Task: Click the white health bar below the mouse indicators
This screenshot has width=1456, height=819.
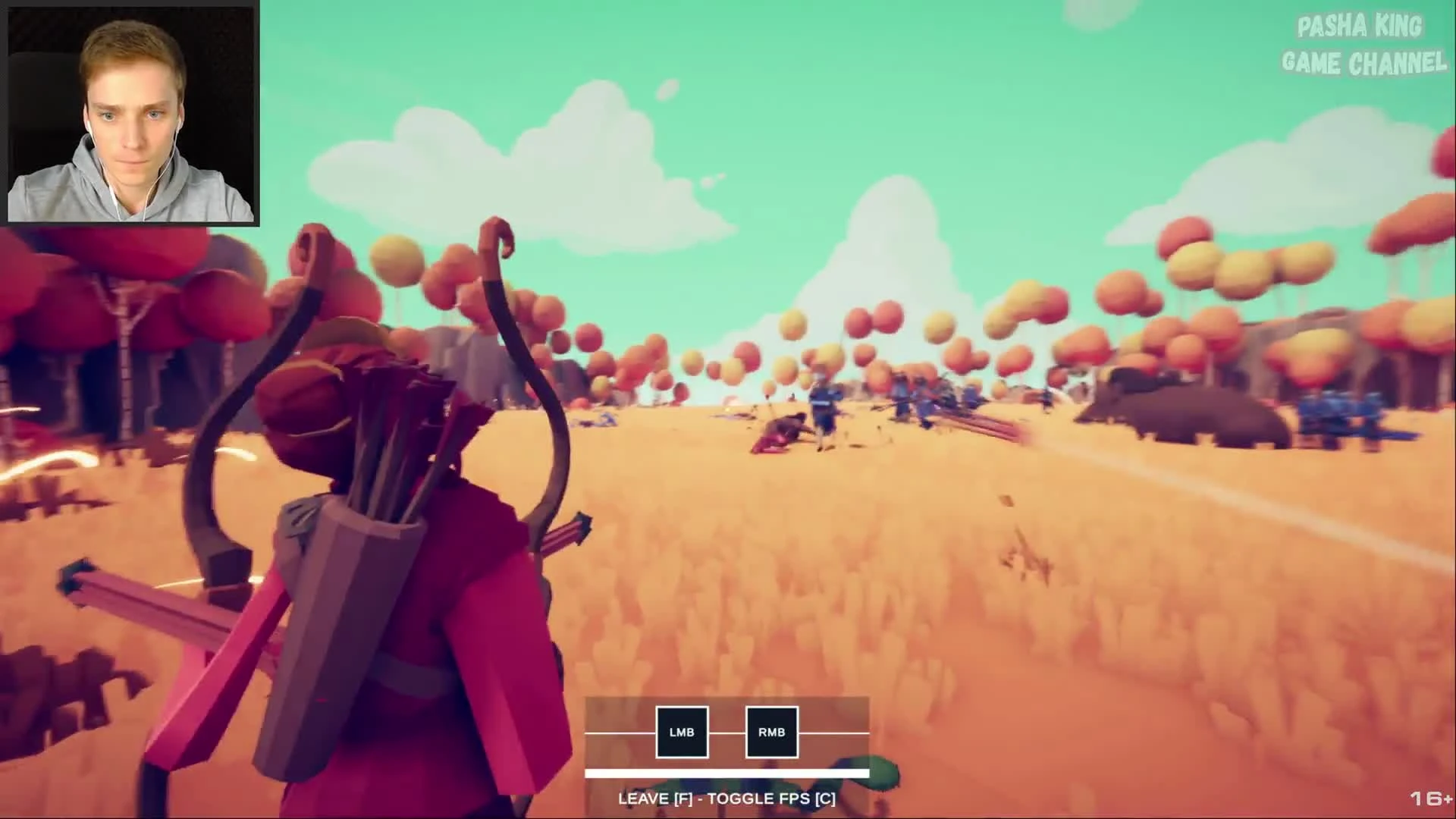Action: [x=726, y=773]
